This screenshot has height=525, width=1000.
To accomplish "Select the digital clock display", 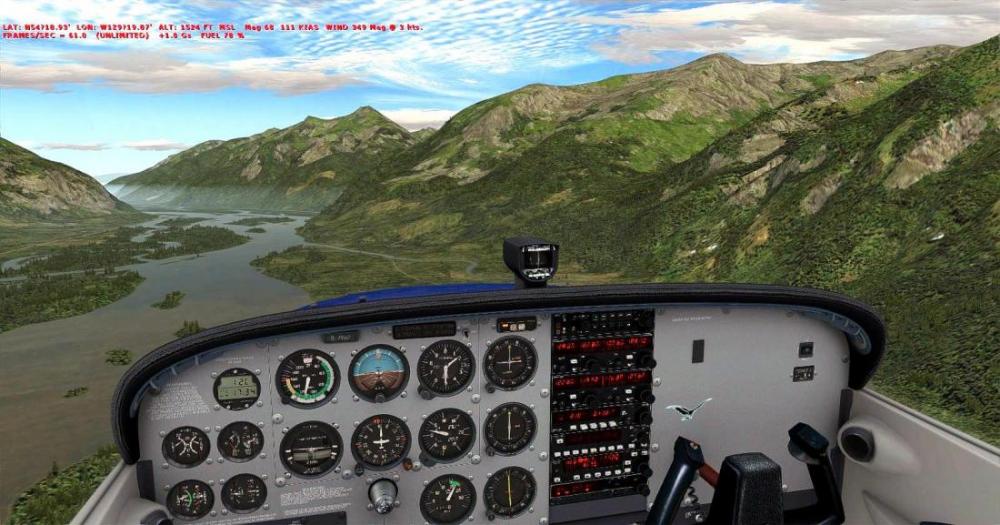I will click(237, 388).
